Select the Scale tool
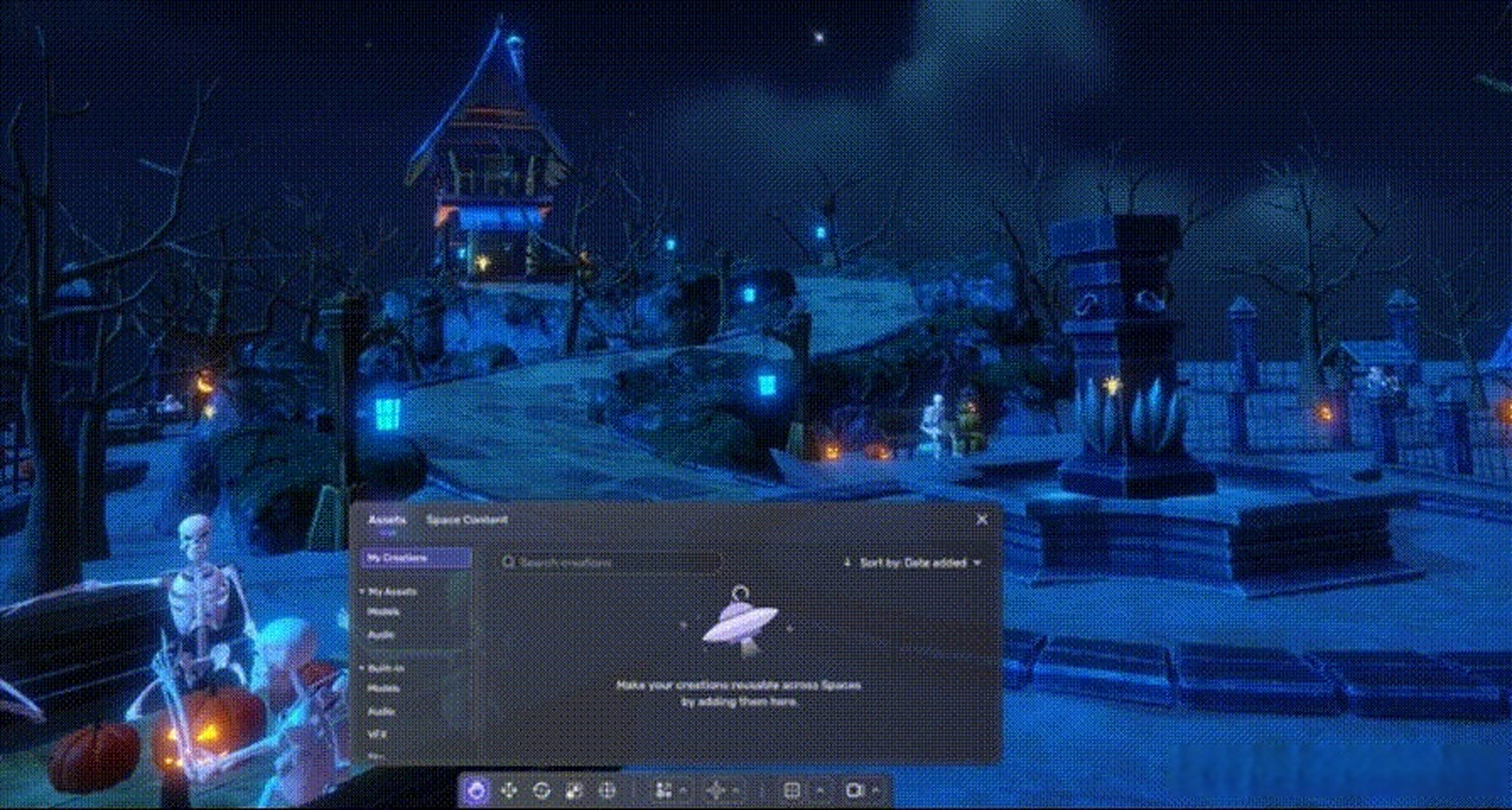 (x=575, y=792)
